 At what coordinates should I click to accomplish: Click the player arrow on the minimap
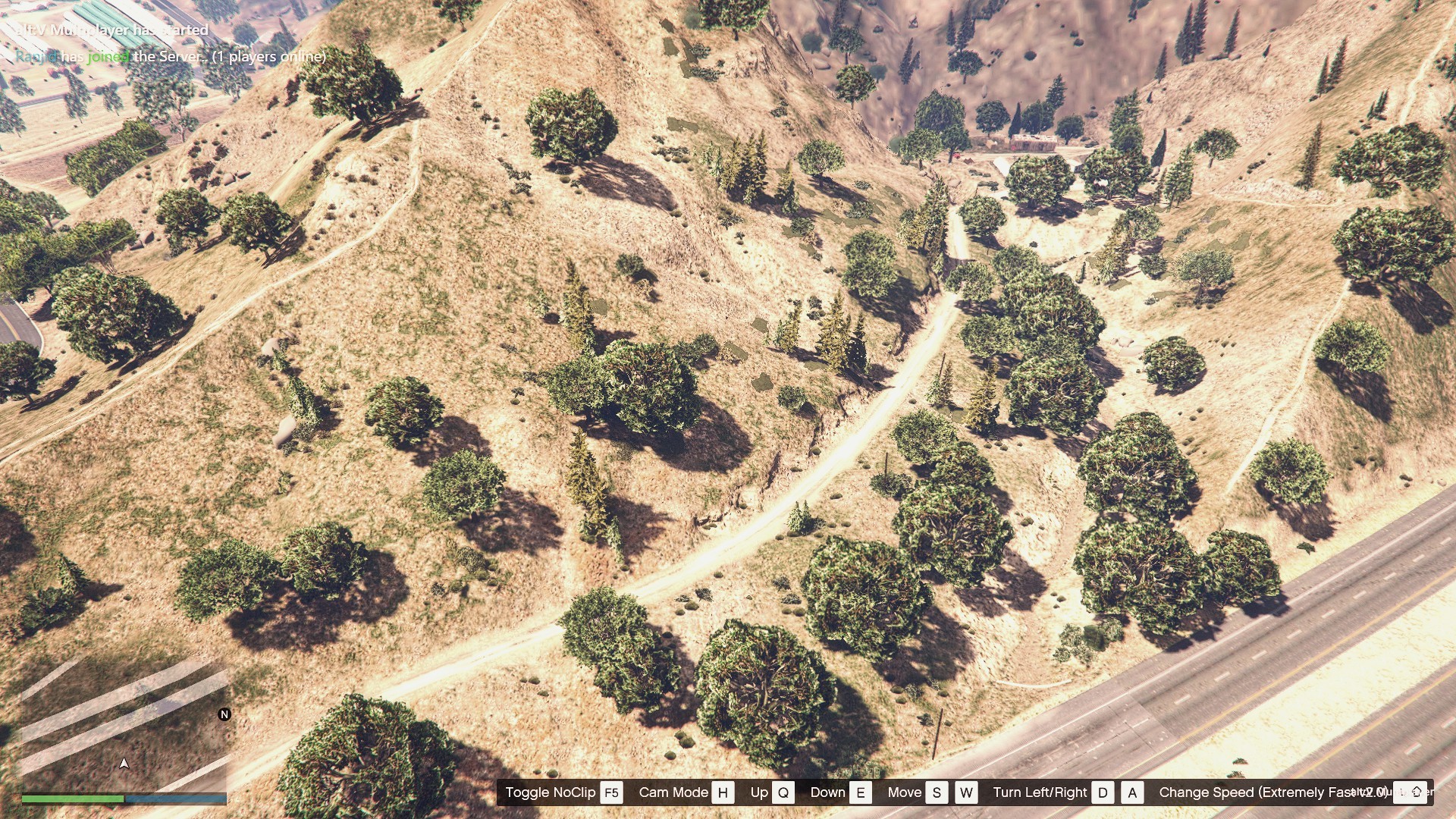[124, 763]
